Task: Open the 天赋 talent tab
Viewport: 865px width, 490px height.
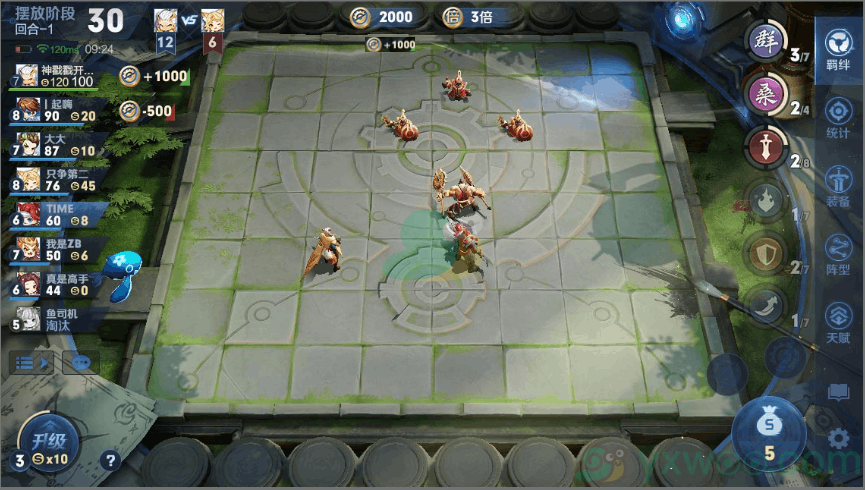Action: (838, 321)
